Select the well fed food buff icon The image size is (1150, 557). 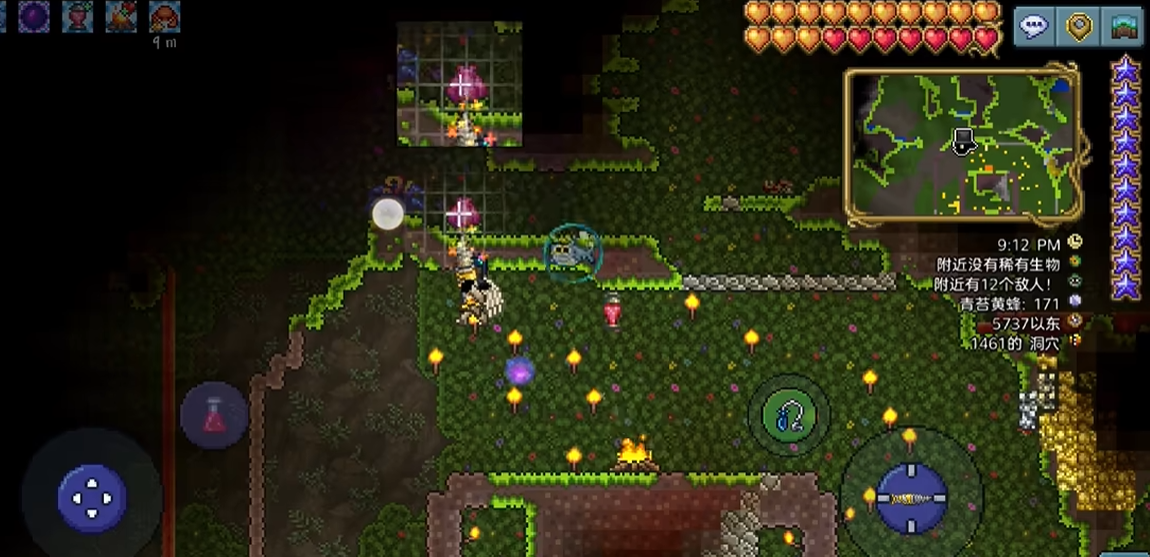(164, 16)
